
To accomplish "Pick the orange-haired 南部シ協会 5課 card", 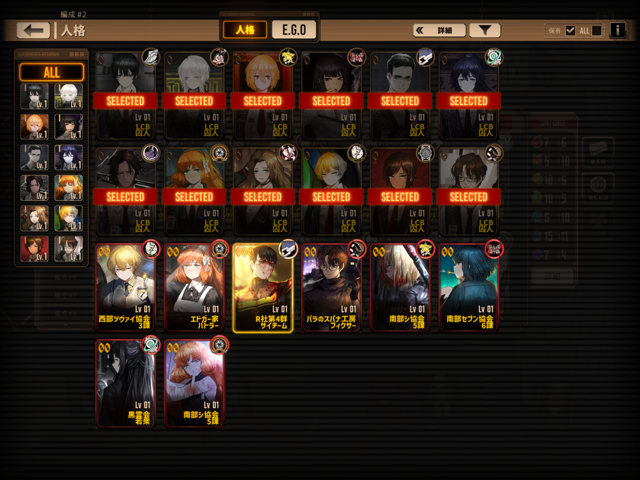I will click(x=194, y=383).
